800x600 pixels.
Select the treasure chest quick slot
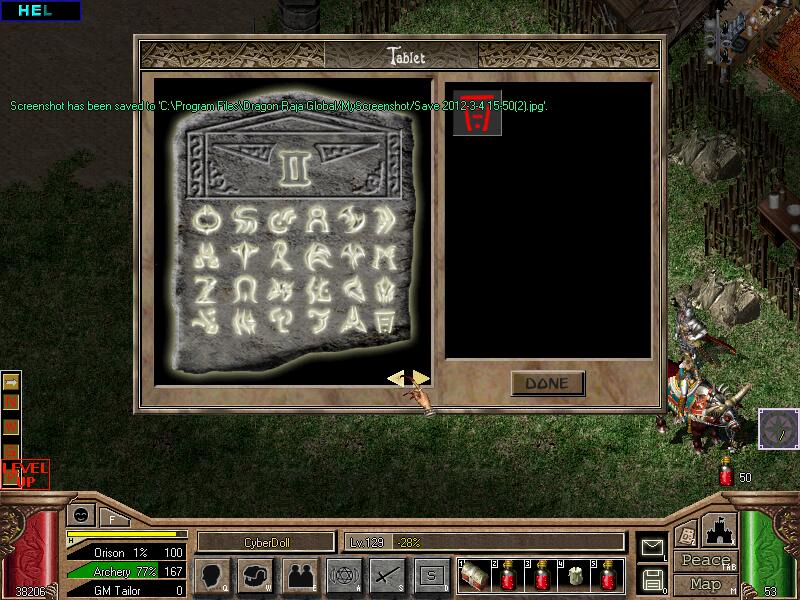click(476, 575)
